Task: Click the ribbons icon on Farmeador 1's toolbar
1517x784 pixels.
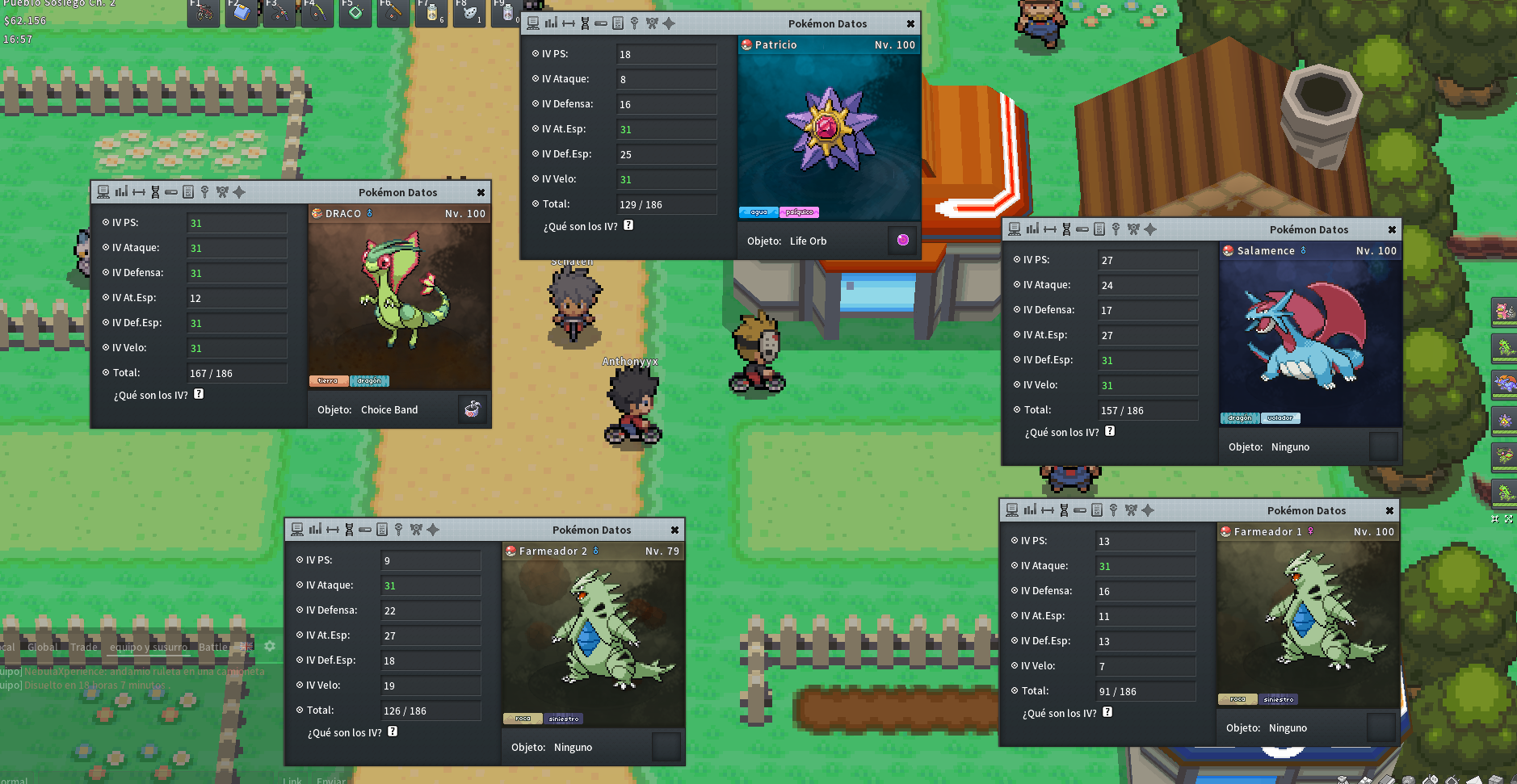Action: click(1129, 510)
